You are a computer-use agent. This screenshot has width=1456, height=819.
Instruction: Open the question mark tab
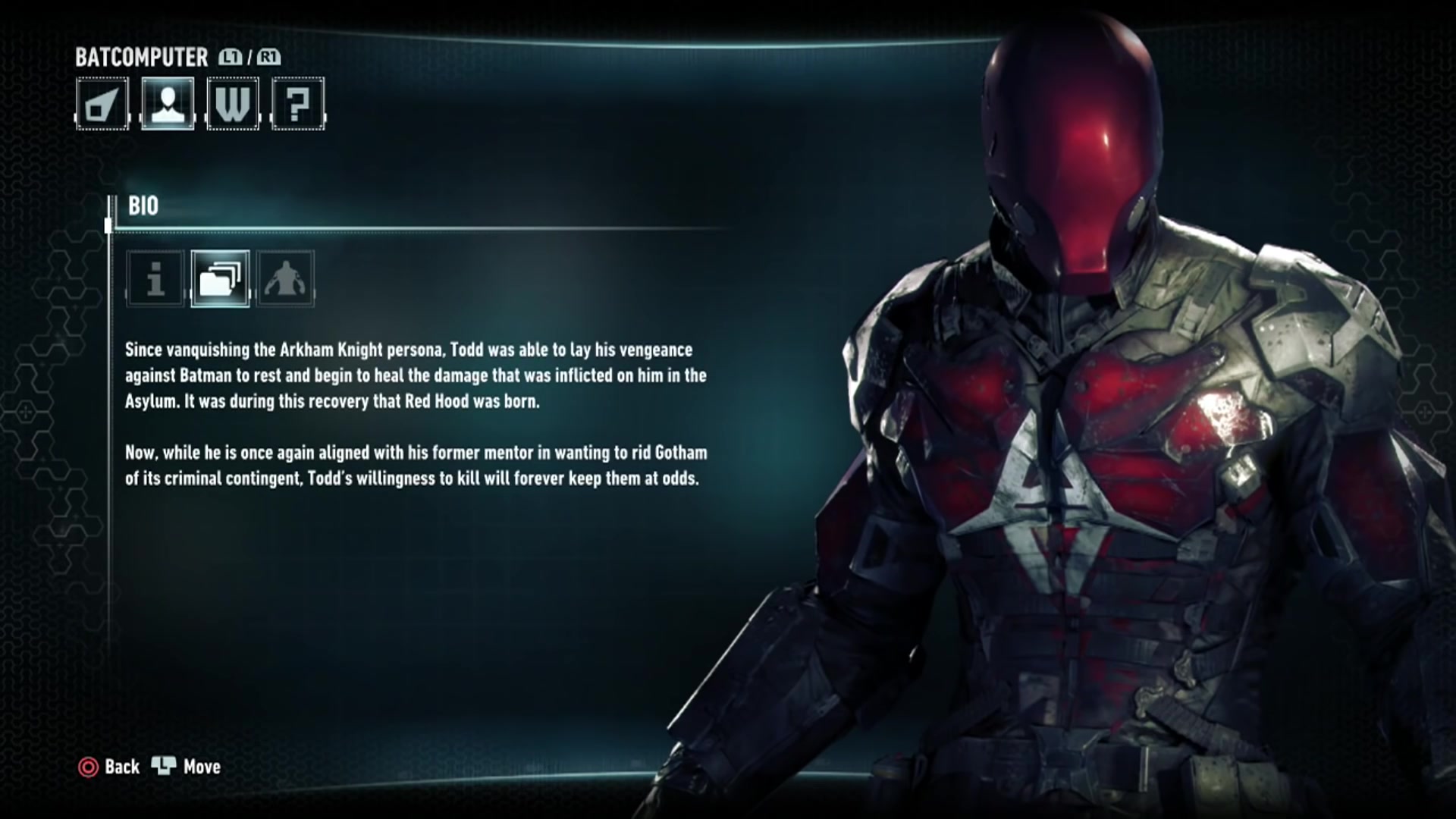[298, 104]
